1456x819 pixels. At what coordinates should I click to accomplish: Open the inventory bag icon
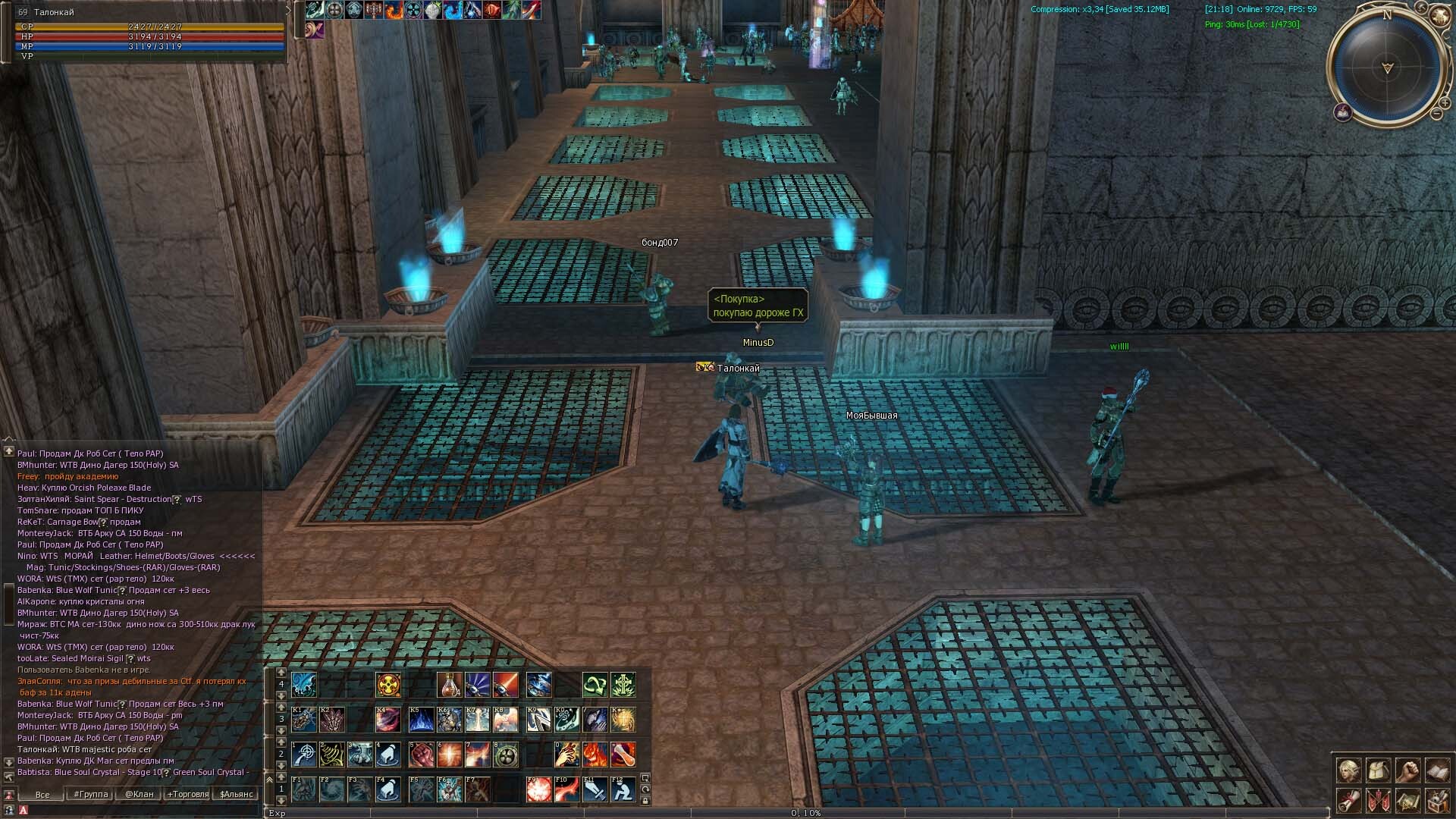(x=1378, y=770)
